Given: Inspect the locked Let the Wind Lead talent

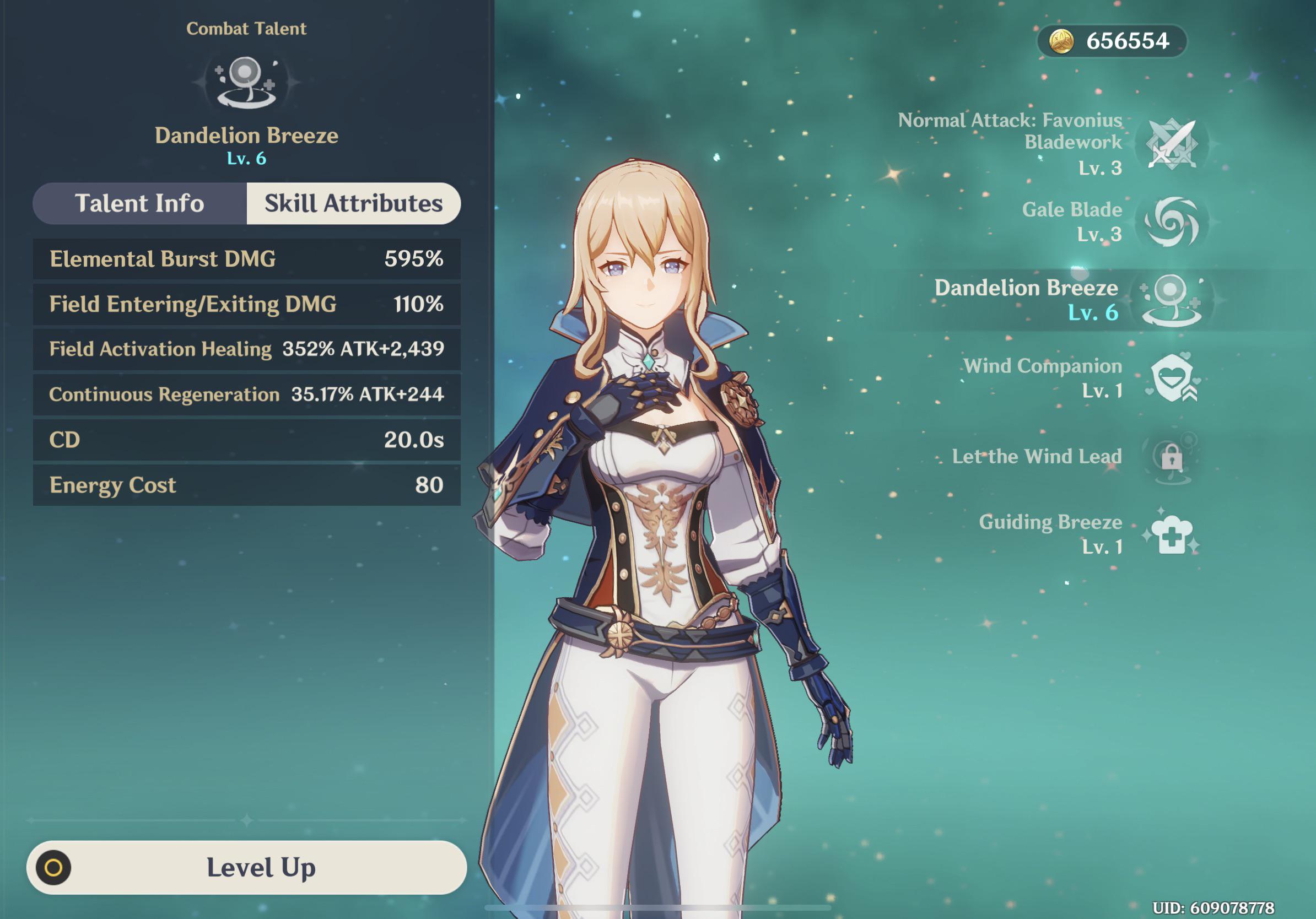Looking at the screenshot, I should coord(1172,457).
